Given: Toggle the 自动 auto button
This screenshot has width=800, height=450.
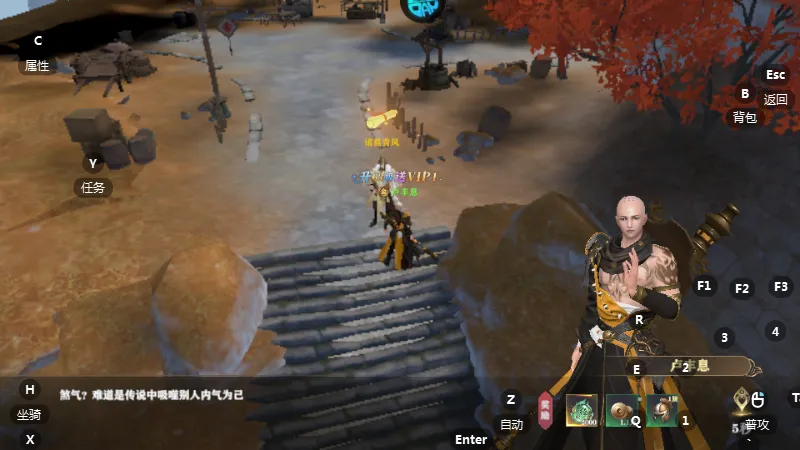Looking at the screenshot, I should pyautogui.click(x=511, y=424).
